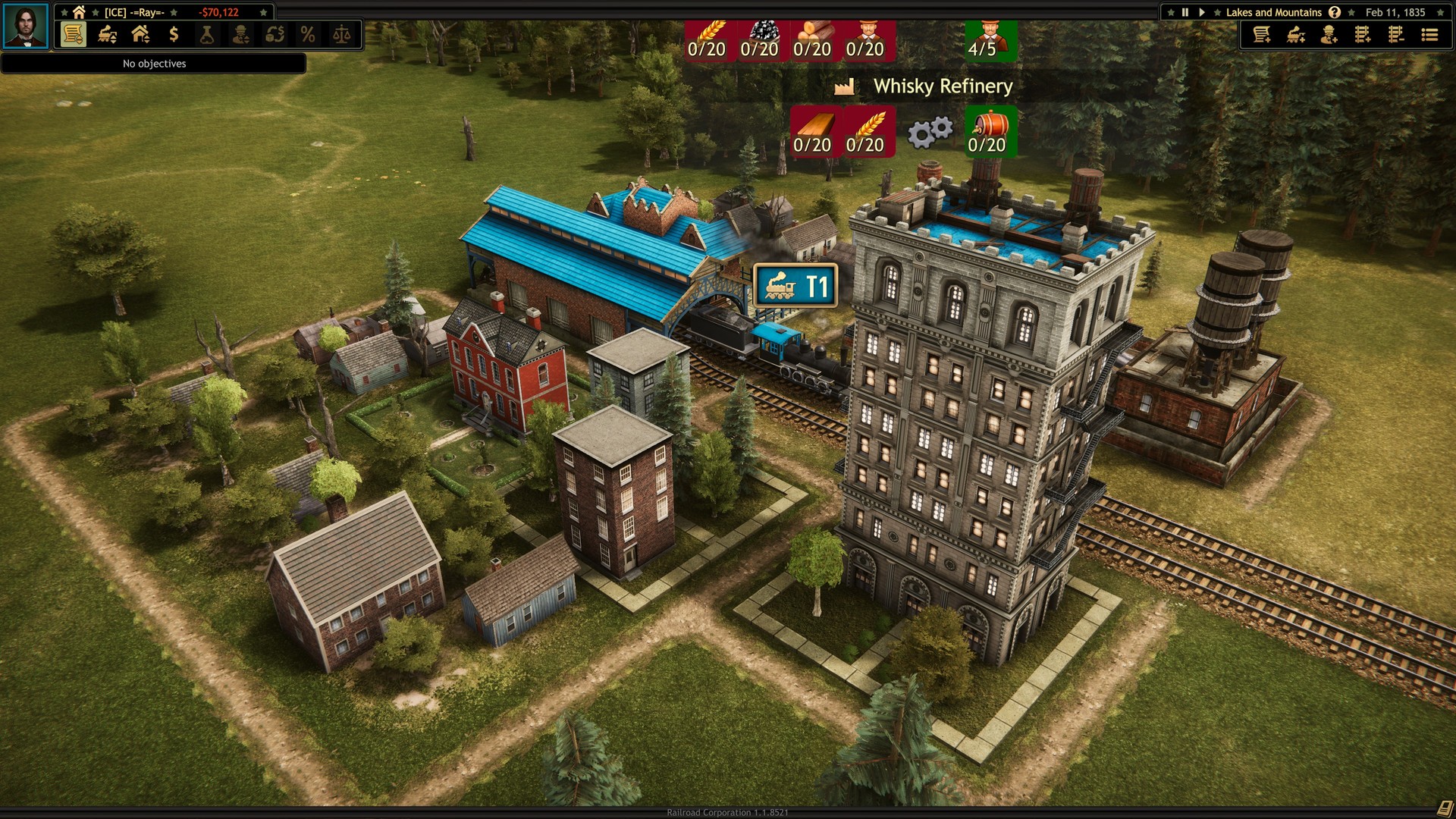Resume the game with the play button

(x=1203, y=12)
